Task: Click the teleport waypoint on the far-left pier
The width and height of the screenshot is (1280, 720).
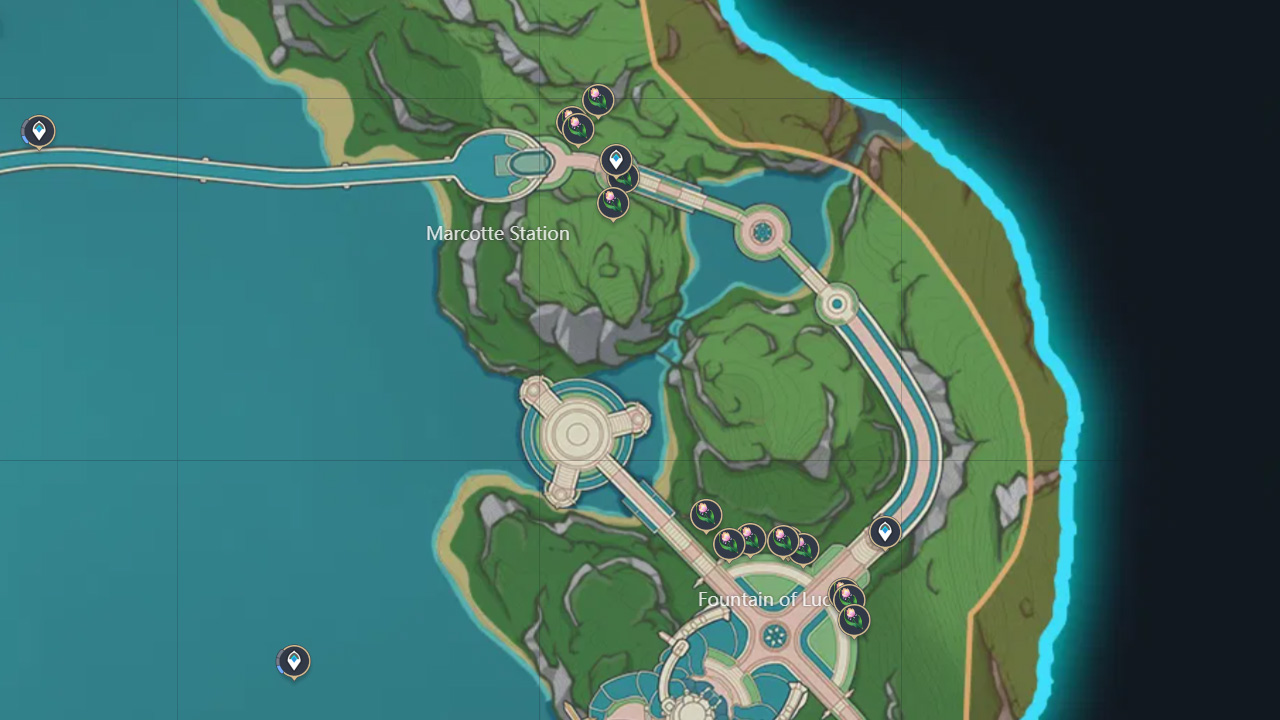Action: [38, 130]
